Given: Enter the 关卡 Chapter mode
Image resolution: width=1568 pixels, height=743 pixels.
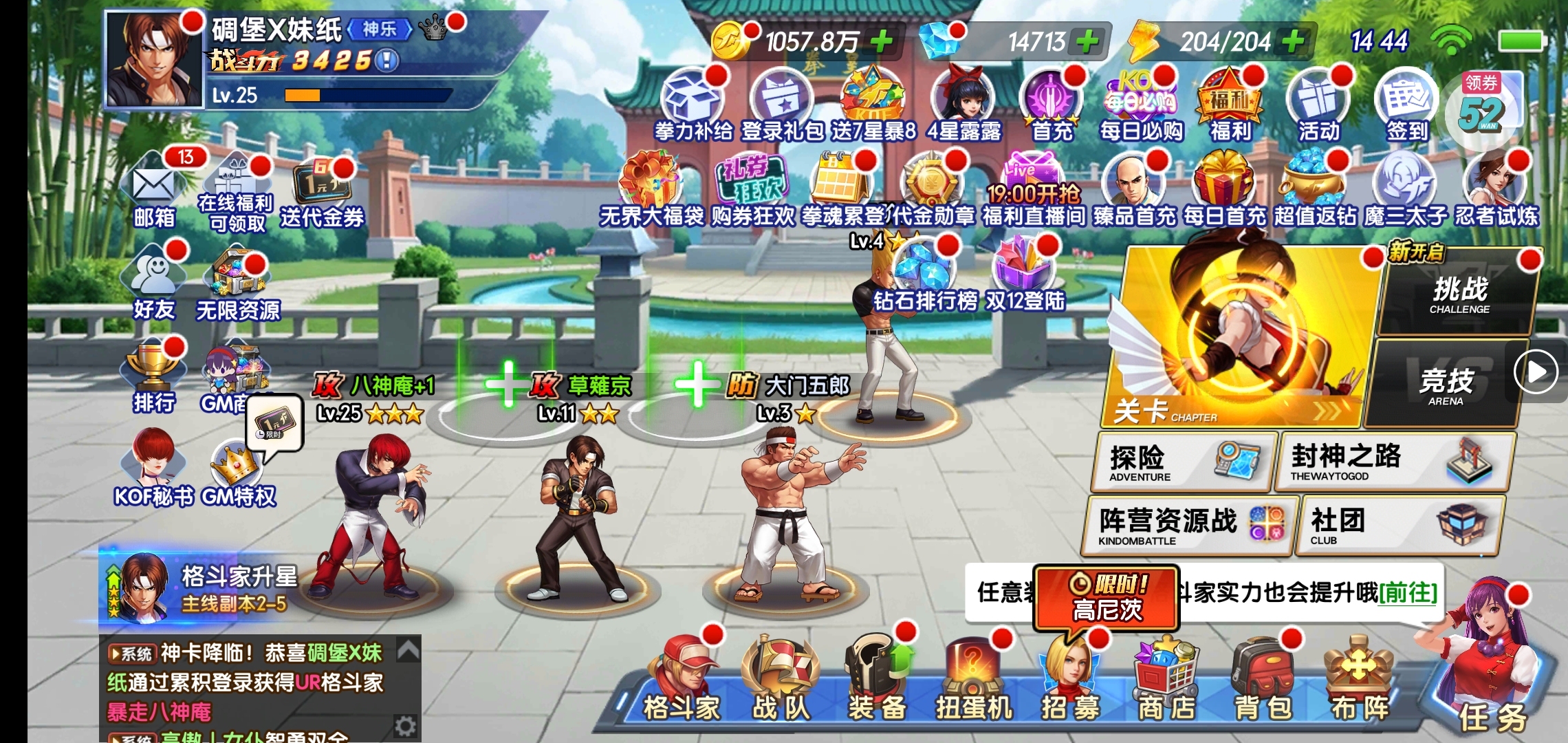Looking at the screenshot, I should (1238, 337).
